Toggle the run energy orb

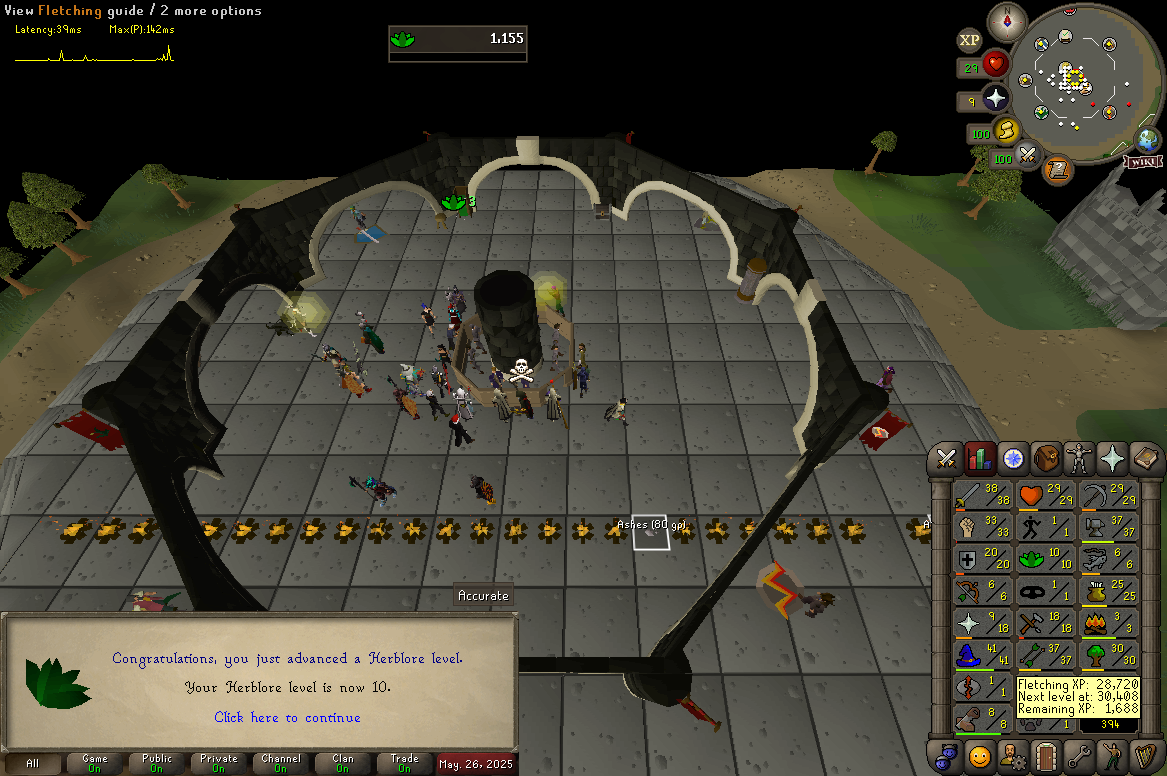pos(1005,131)
